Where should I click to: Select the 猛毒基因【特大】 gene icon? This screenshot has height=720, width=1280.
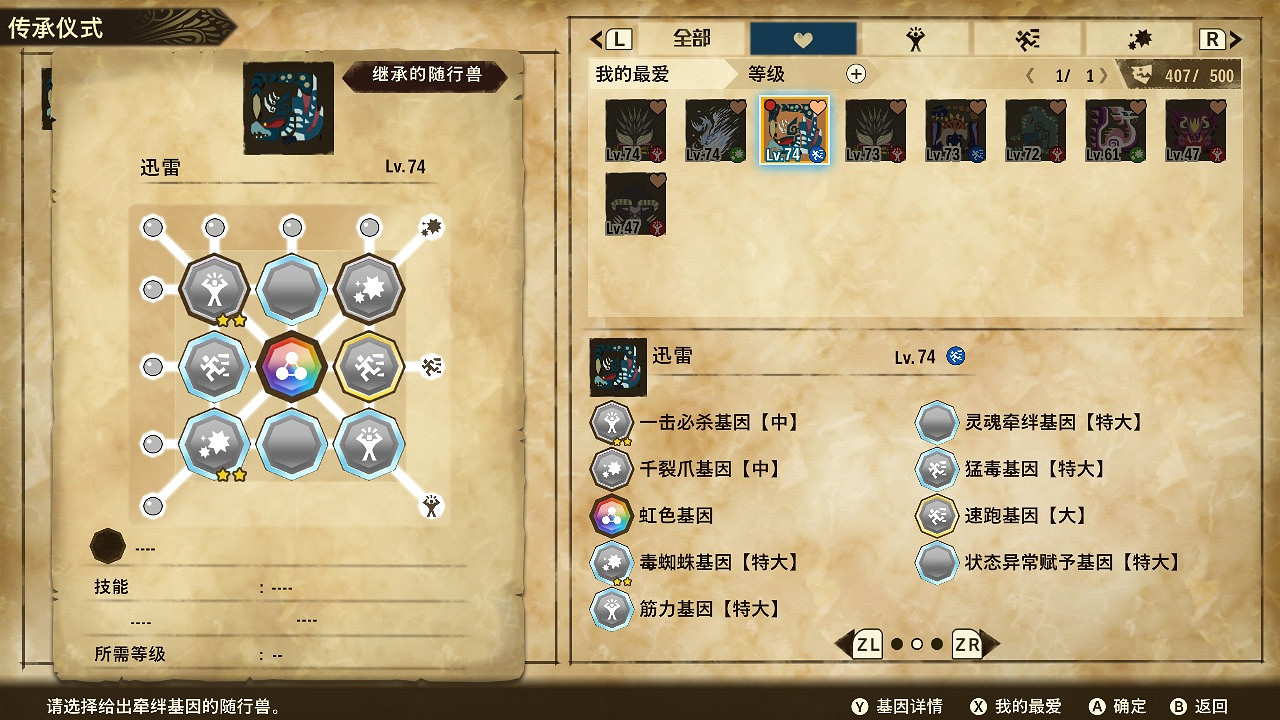pyautogui.click(x=937, y=469)
